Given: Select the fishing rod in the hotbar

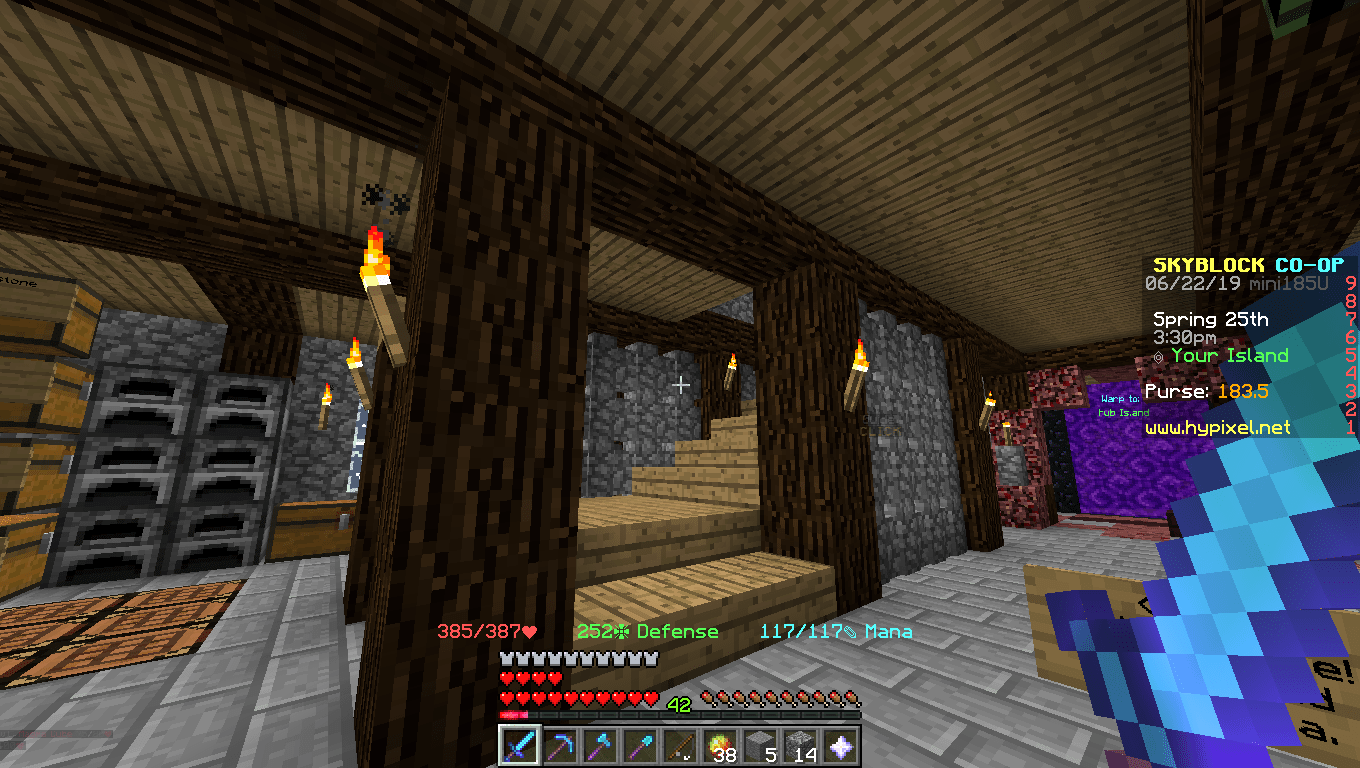Looking at the screenshot, I should [x=680, y=746].
